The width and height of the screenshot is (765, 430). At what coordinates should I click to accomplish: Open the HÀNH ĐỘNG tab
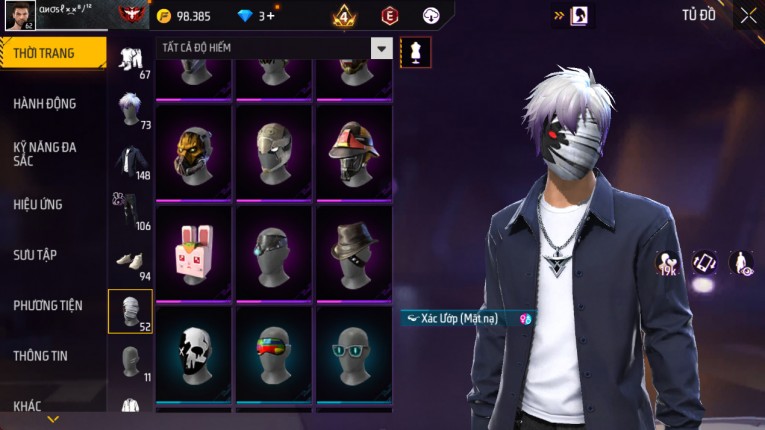45,104
